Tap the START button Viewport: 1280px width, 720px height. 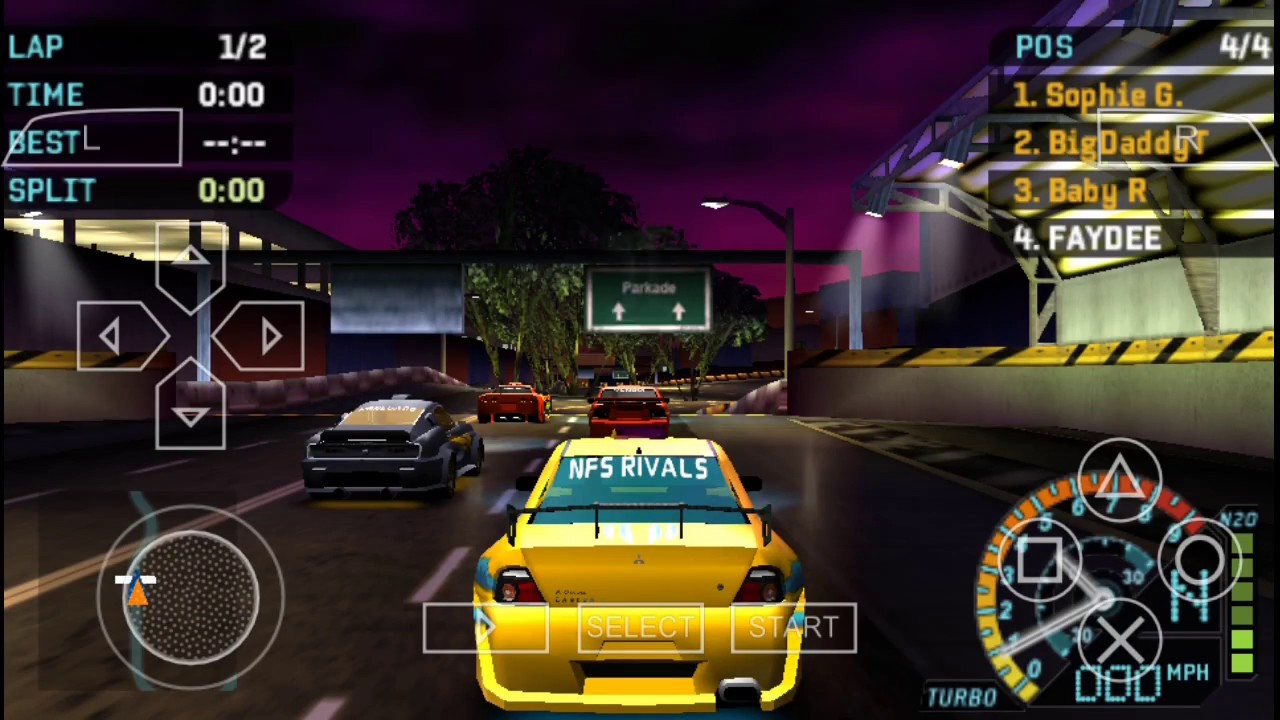(793, 628)
